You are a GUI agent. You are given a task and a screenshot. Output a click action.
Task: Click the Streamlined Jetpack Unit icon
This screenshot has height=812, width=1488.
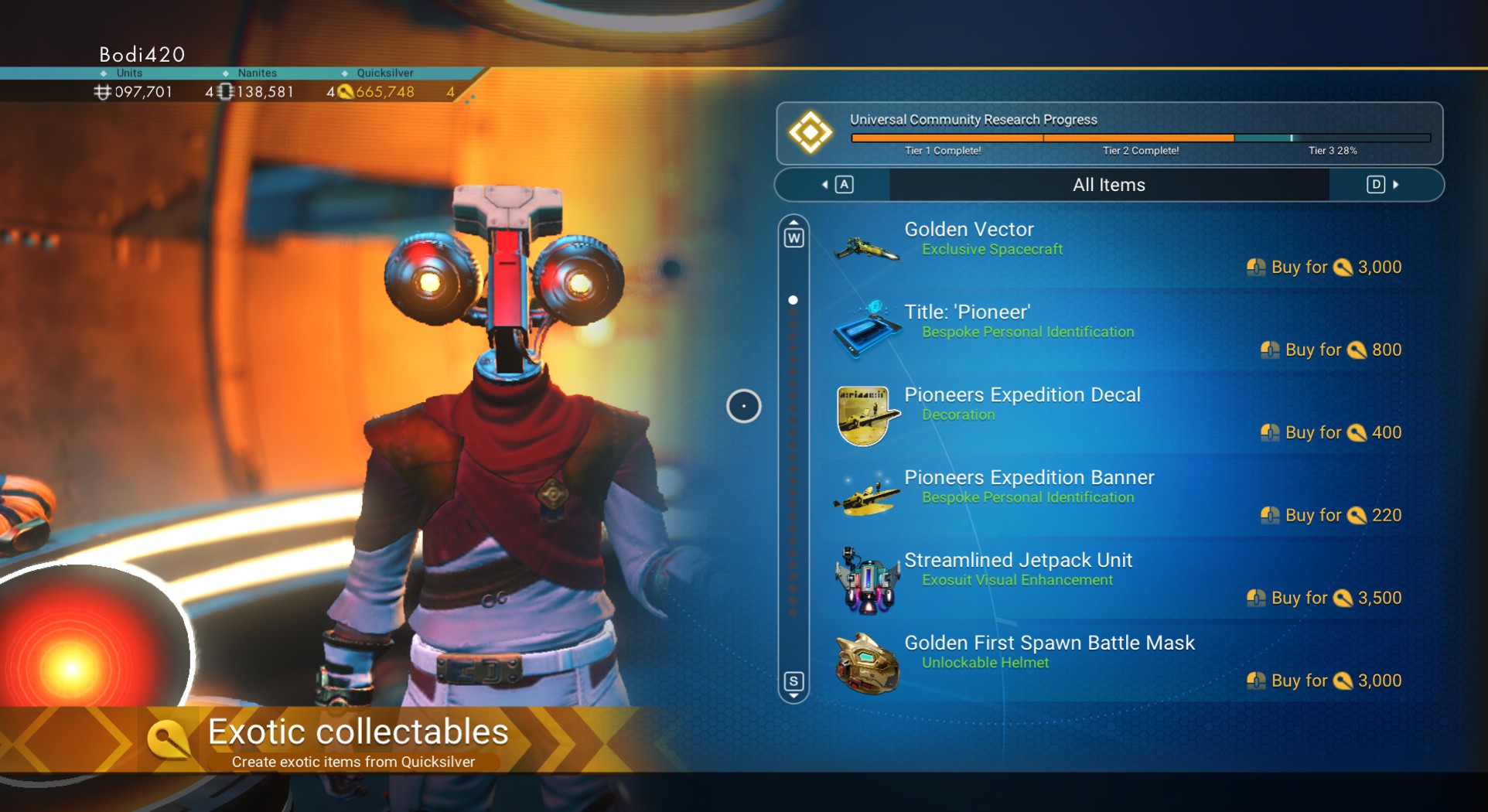[866, 580]
